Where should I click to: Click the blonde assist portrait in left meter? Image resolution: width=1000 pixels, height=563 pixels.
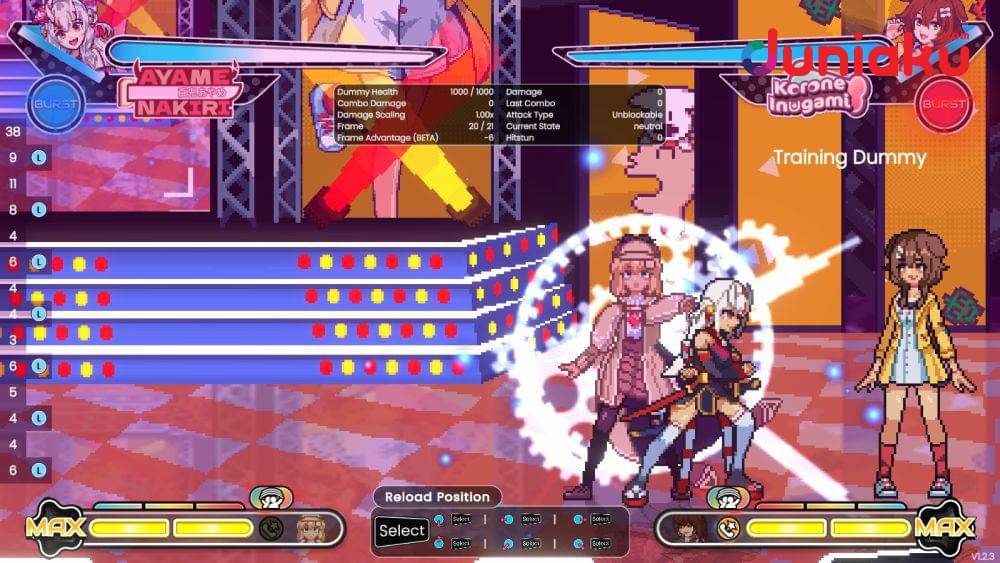(310, 527)
